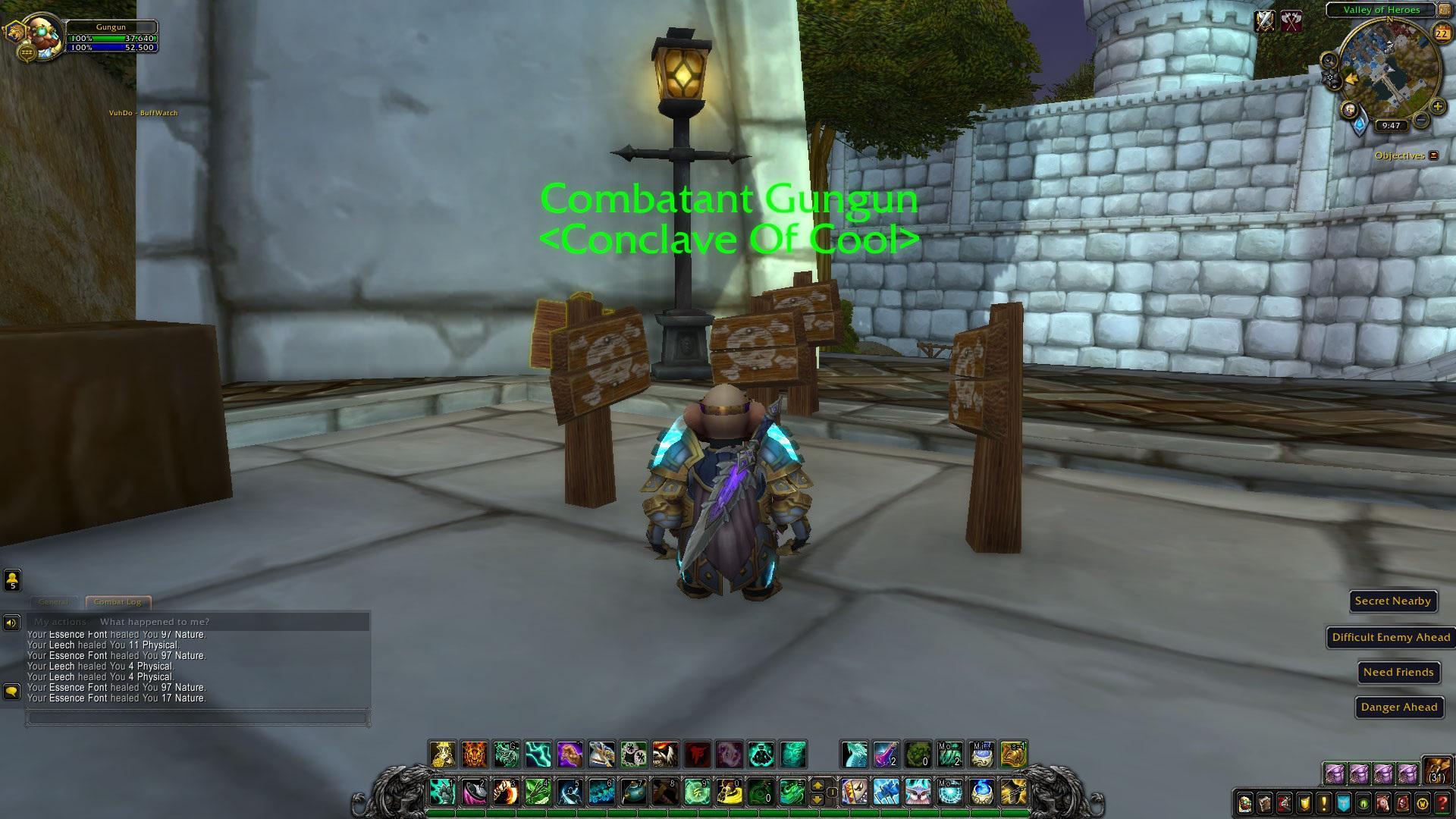The height and width of the screenshot is (819, 1456).
Task: Switch to the Combat Log chat tab
Action: click(x=117, y=601)
